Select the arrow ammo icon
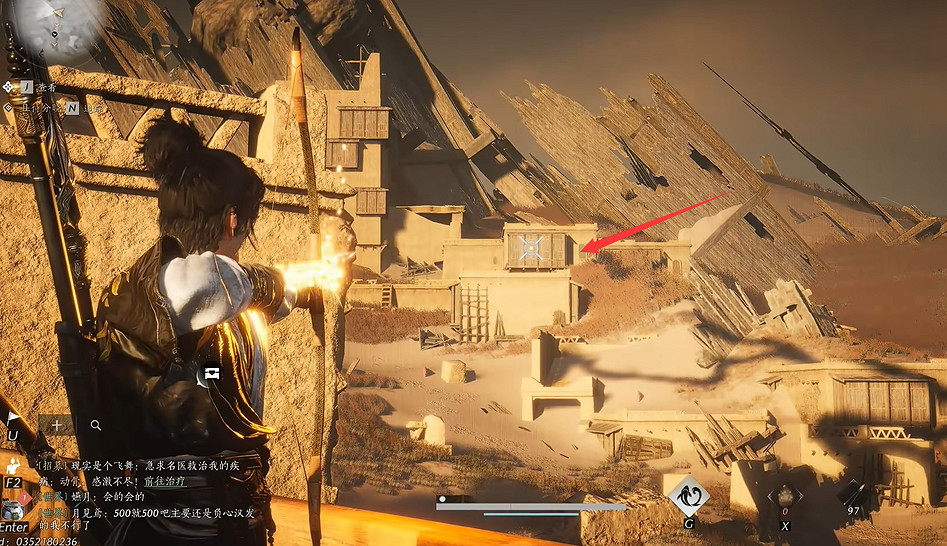 pos(852,494)
